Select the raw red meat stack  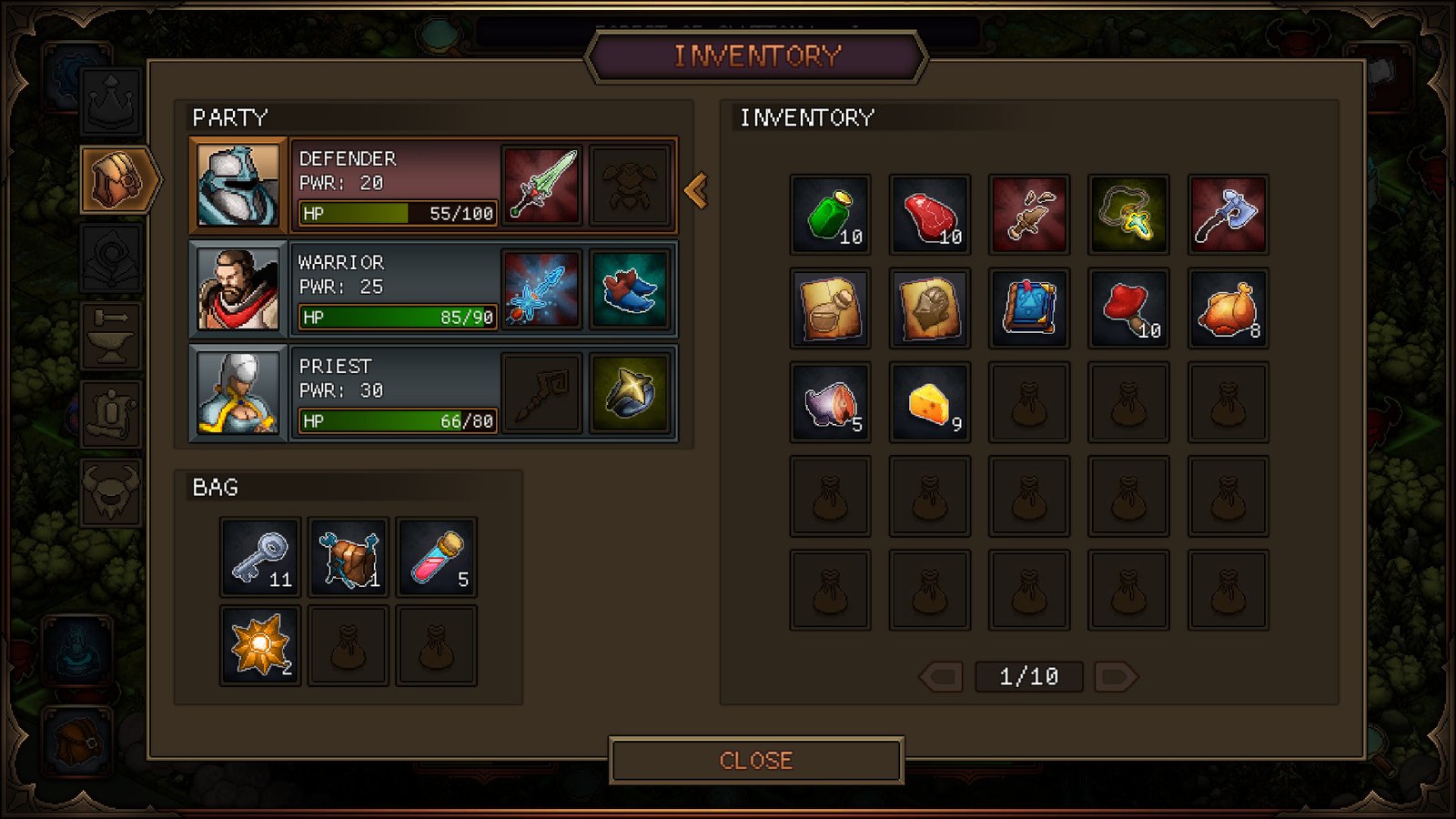pyautogui.click(x=929, y=215)
